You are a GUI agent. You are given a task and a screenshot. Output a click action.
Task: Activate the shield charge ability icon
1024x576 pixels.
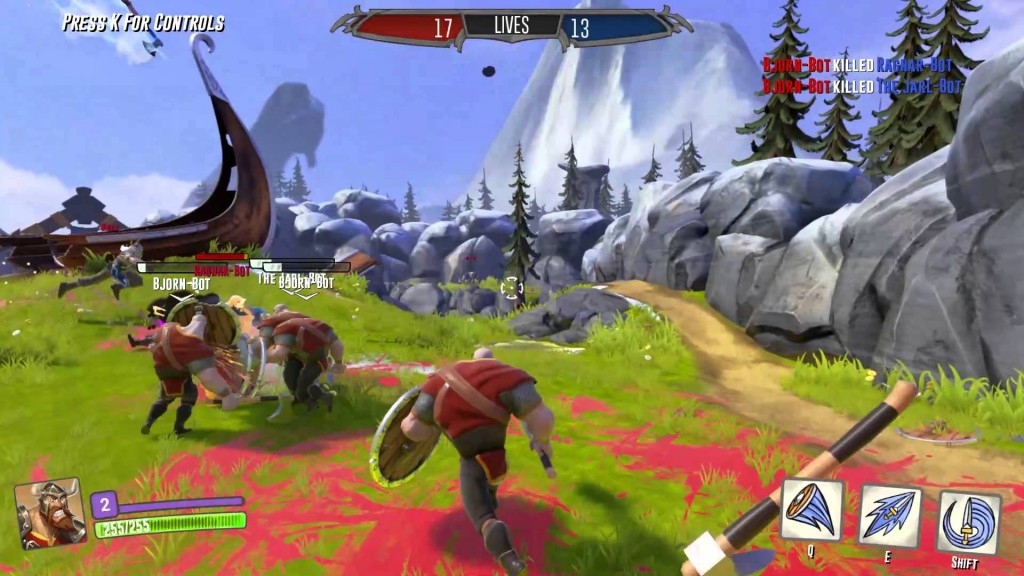(812, 510)
